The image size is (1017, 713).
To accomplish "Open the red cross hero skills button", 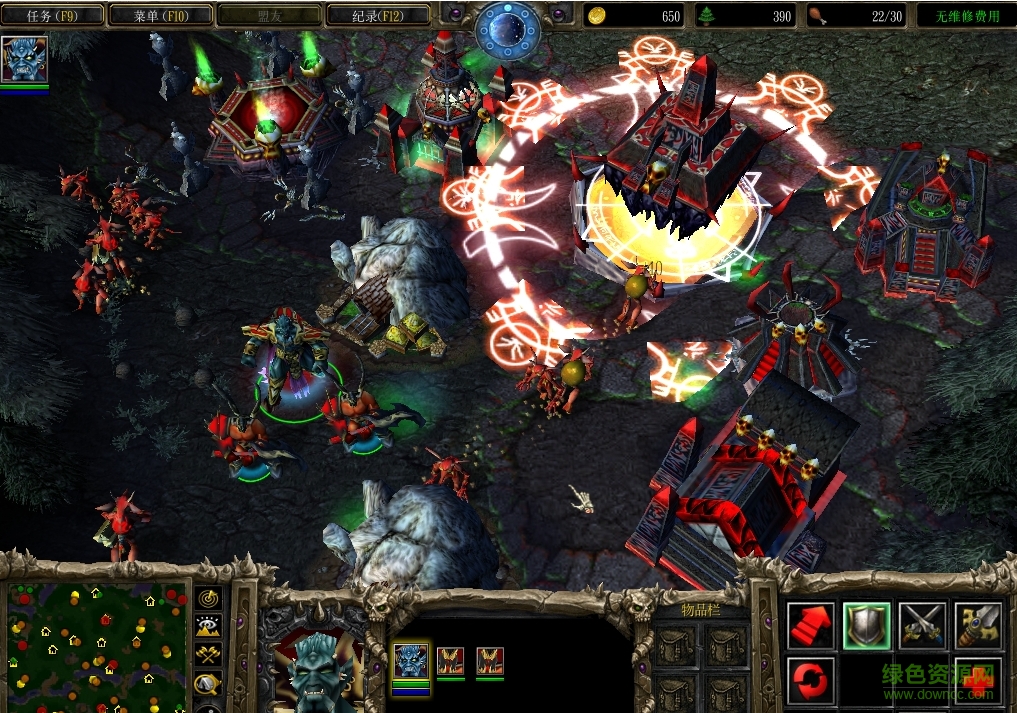I will pos(977,680).
